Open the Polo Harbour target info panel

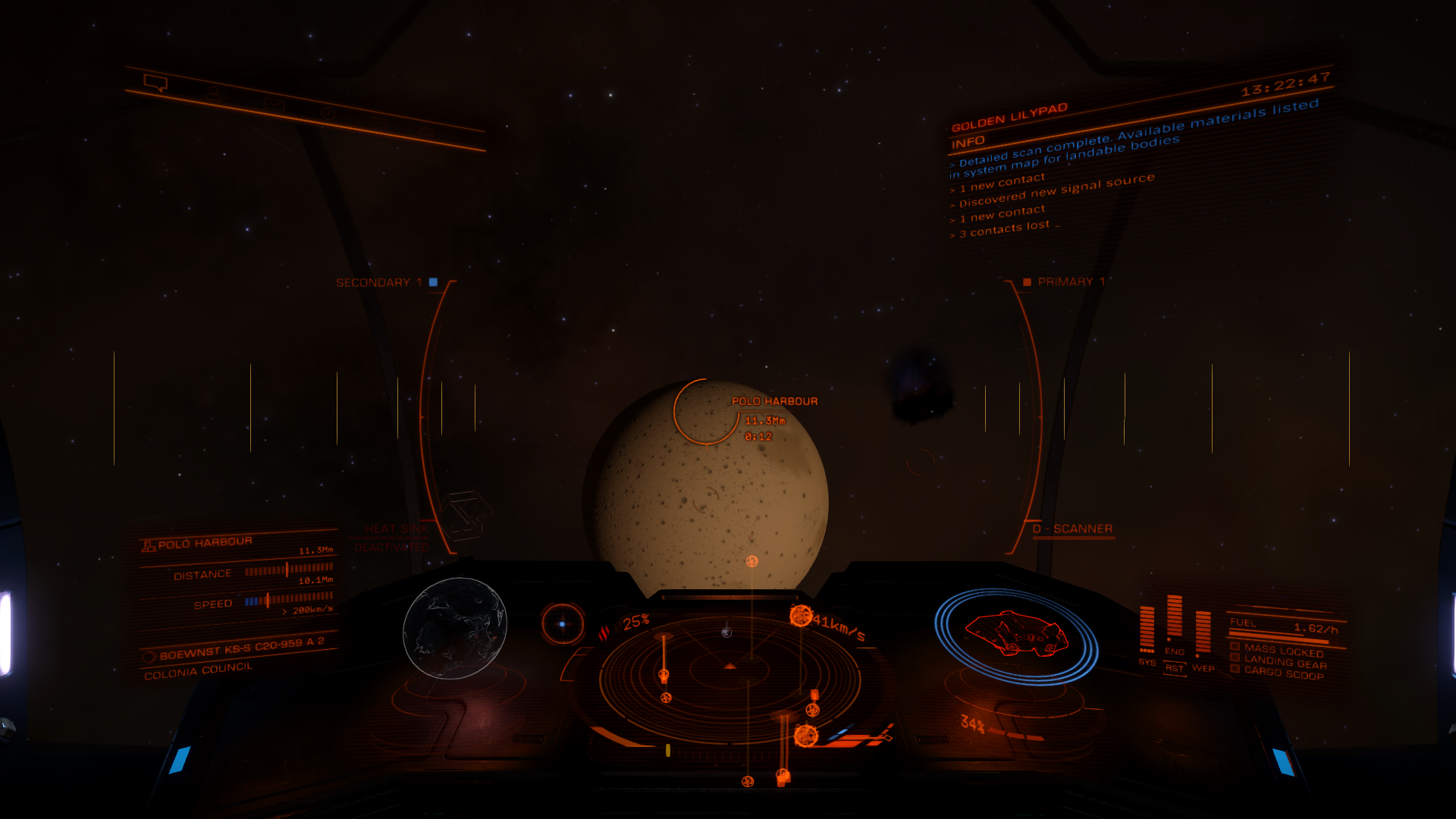(236, 575)
